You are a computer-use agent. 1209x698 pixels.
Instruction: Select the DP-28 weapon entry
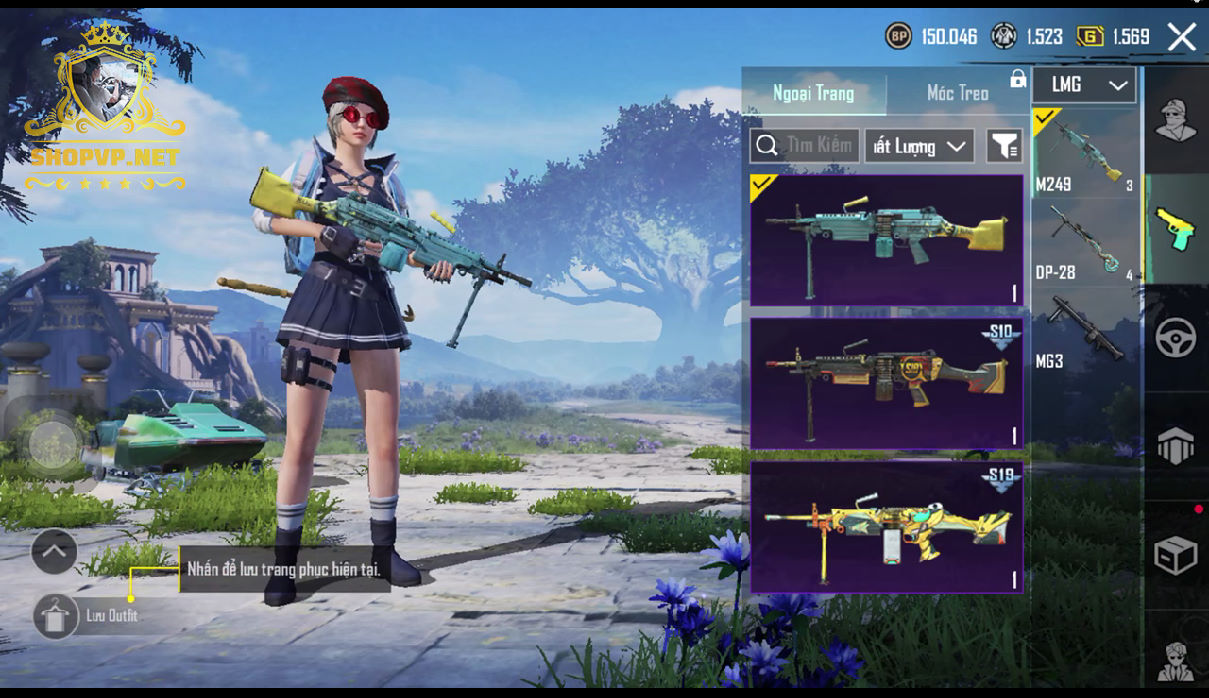coord(1085,243)
